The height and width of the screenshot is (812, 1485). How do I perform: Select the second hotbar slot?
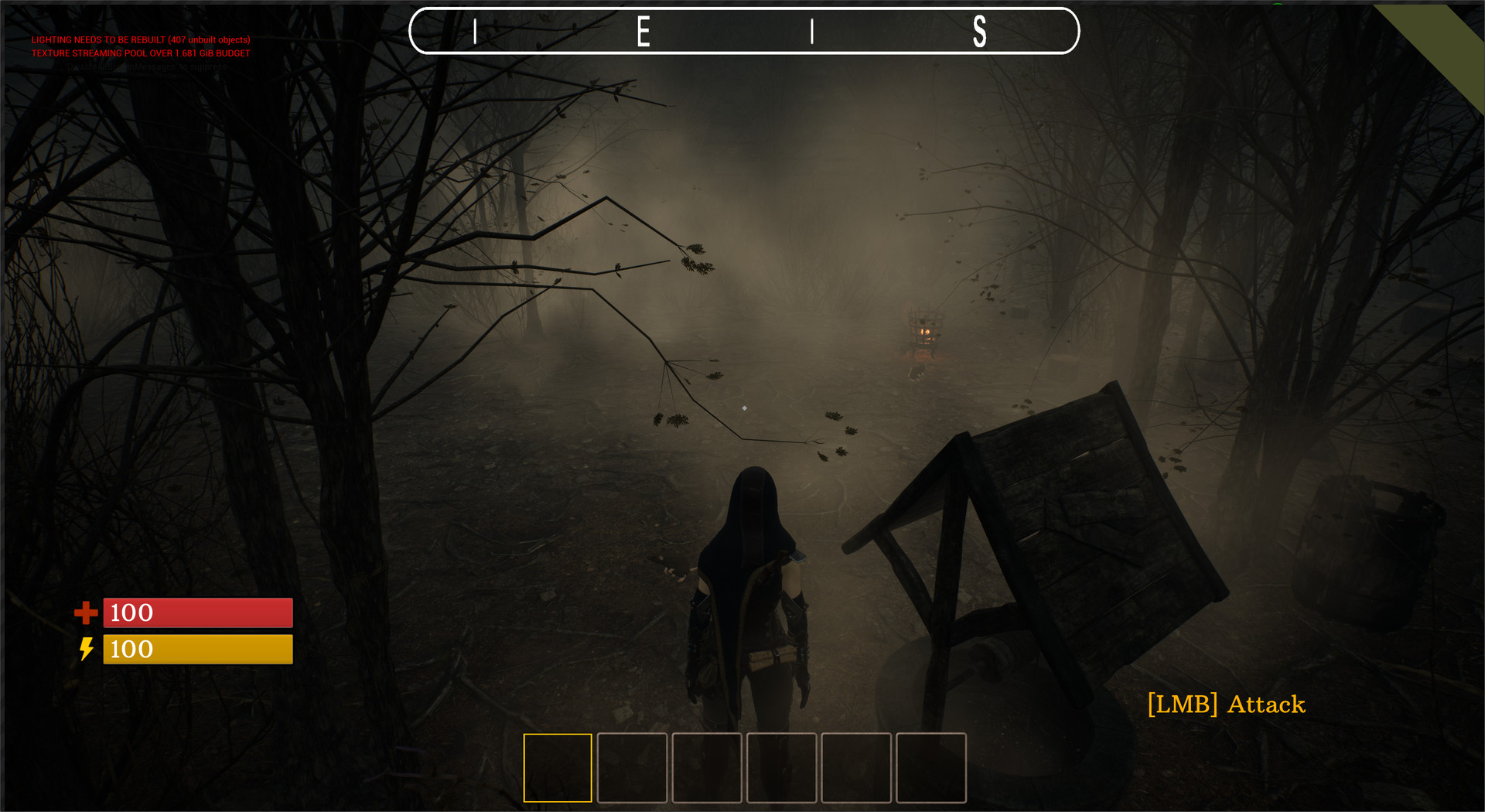click(633, 767)
